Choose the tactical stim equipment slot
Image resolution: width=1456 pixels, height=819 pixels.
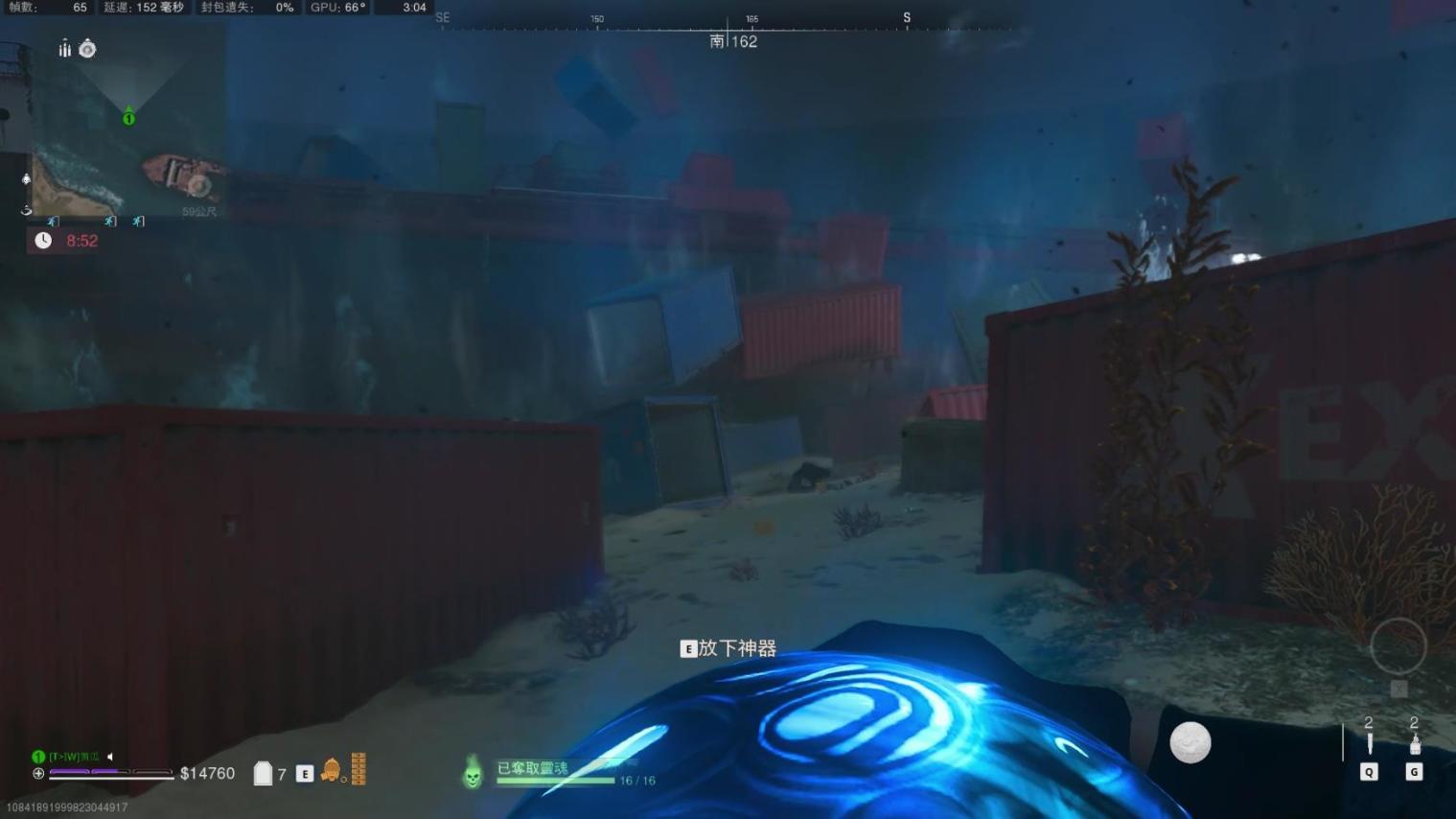(1414, 744)
